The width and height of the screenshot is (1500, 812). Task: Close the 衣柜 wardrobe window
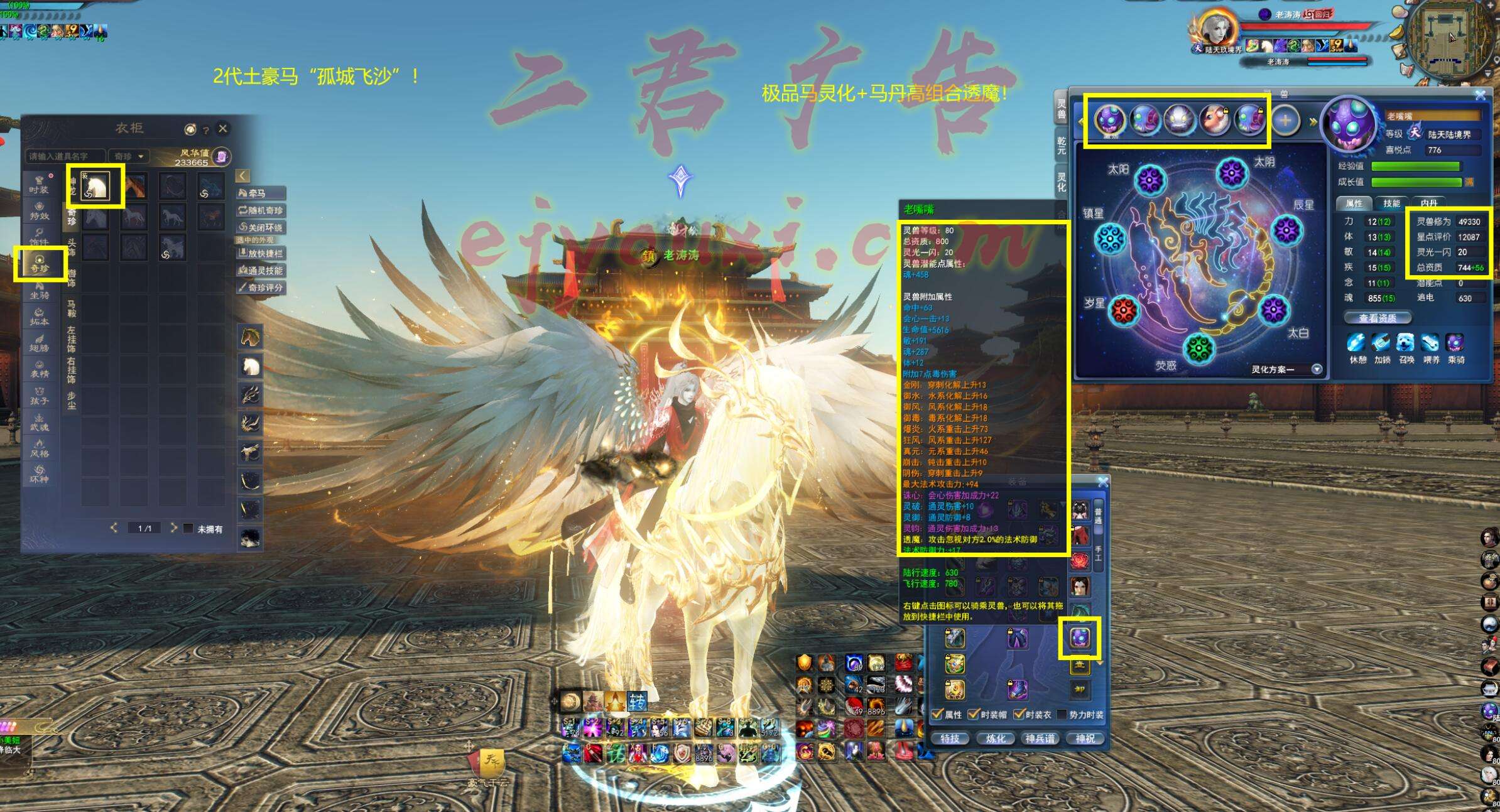coord(222,129)
